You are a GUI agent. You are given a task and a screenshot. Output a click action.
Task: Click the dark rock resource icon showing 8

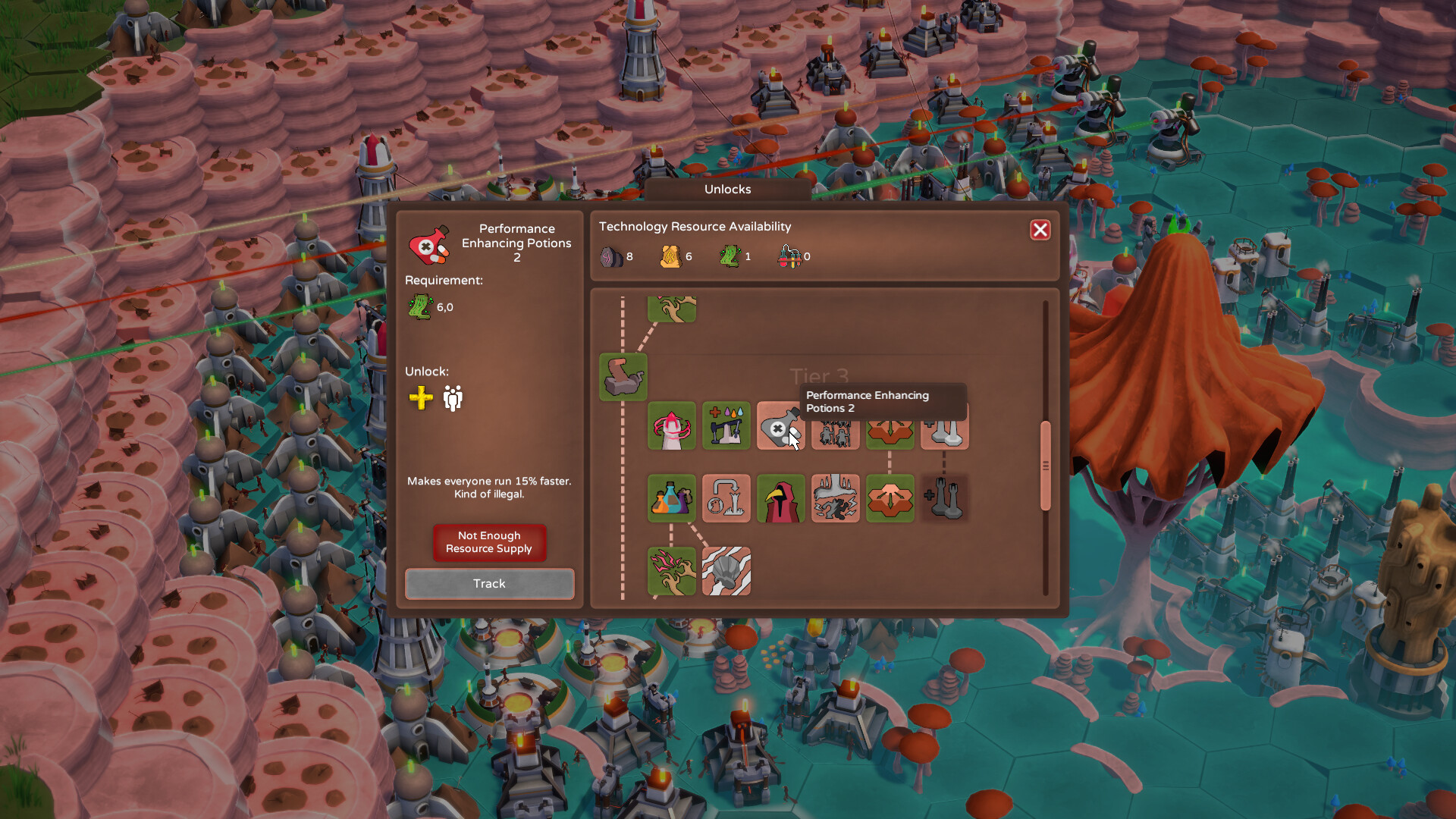[x=611, y=256]
